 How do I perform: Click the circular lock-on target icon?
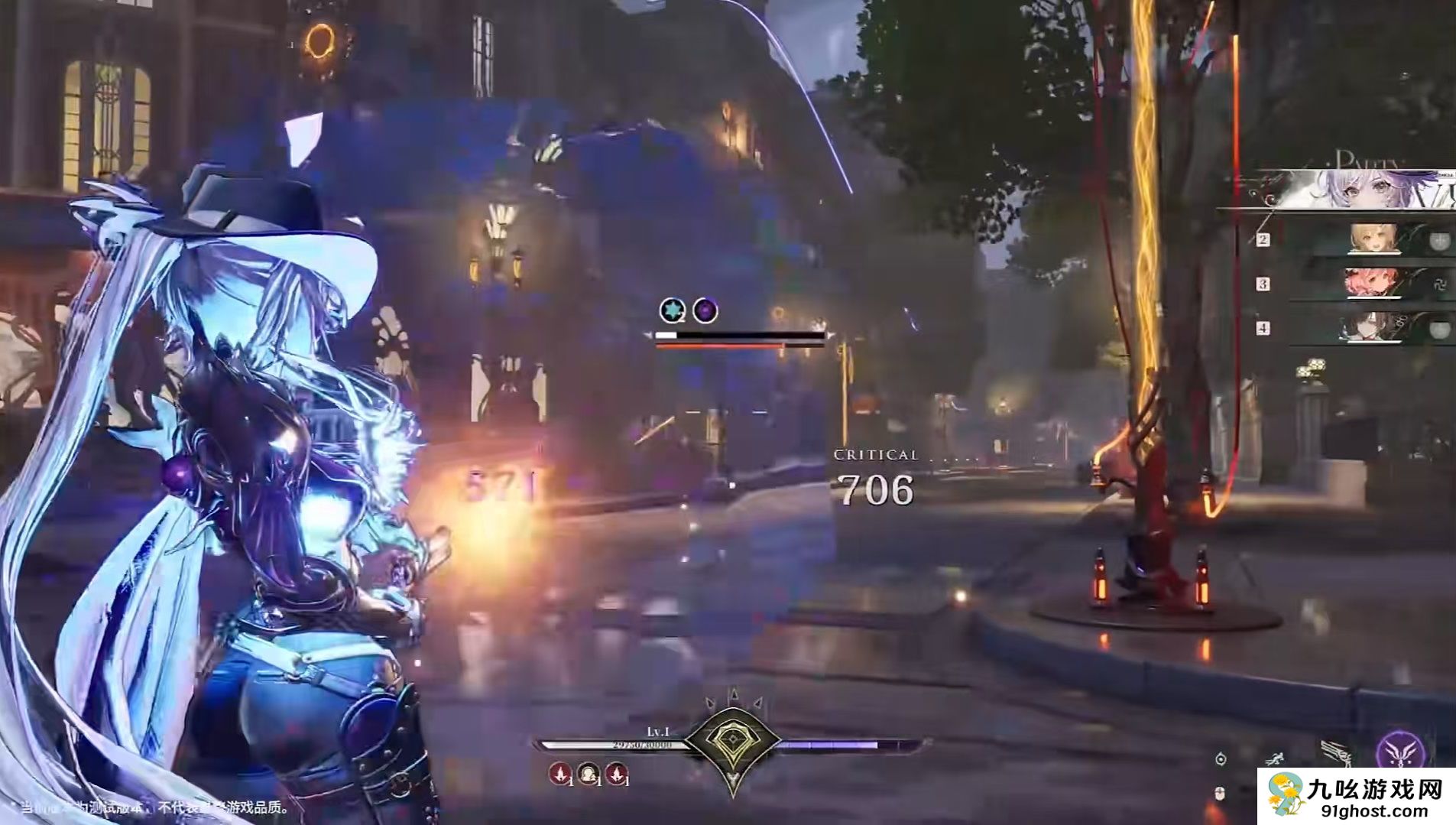(1221, 758)
